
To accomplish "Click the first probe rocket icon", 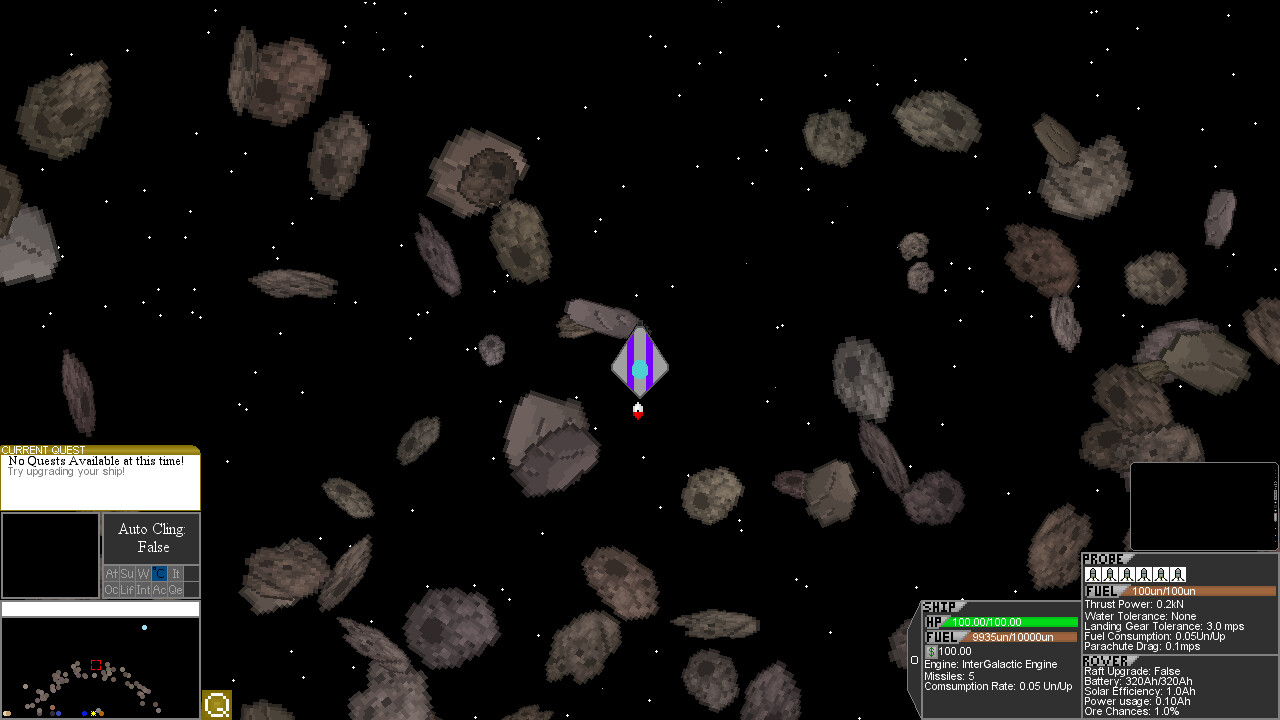I will 1093,573.
